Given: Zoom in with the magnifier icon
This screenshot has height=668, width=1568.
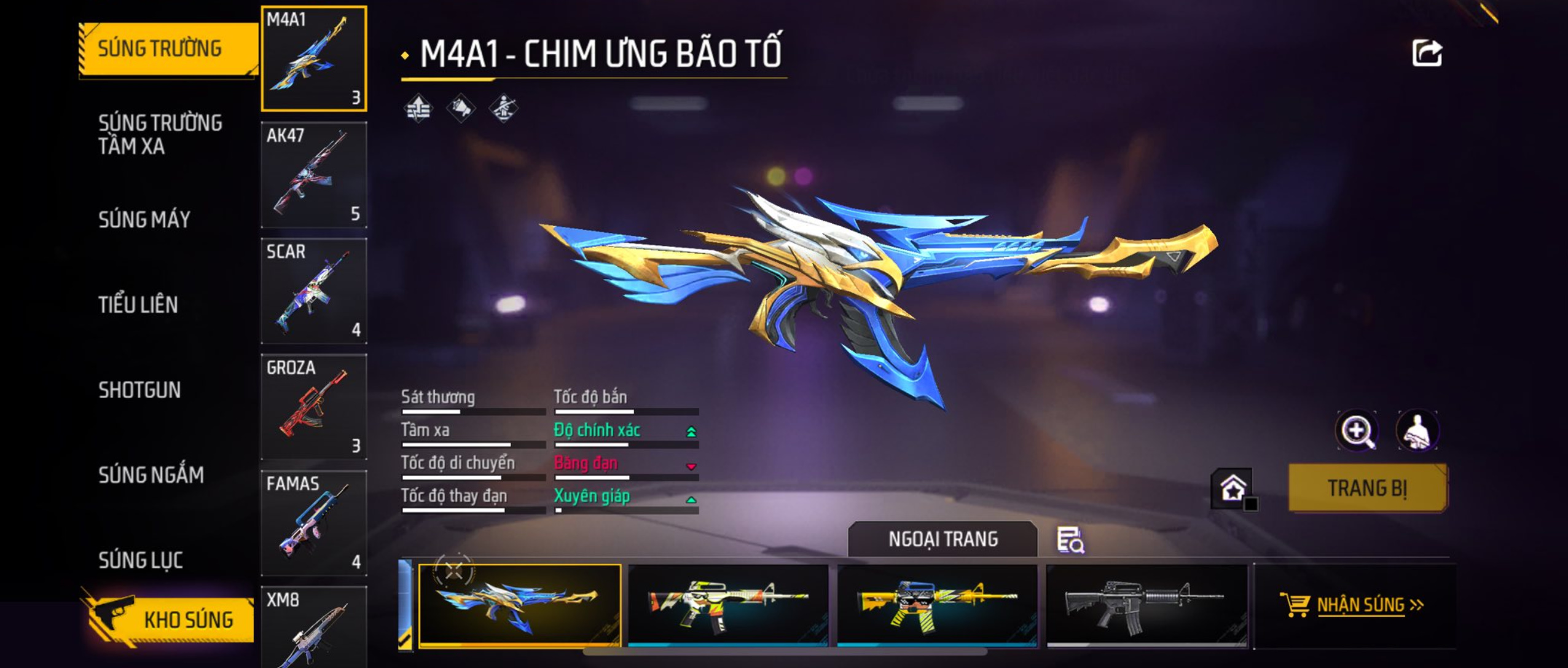Looking at the screenshot, I should [x=1357, y=431].
